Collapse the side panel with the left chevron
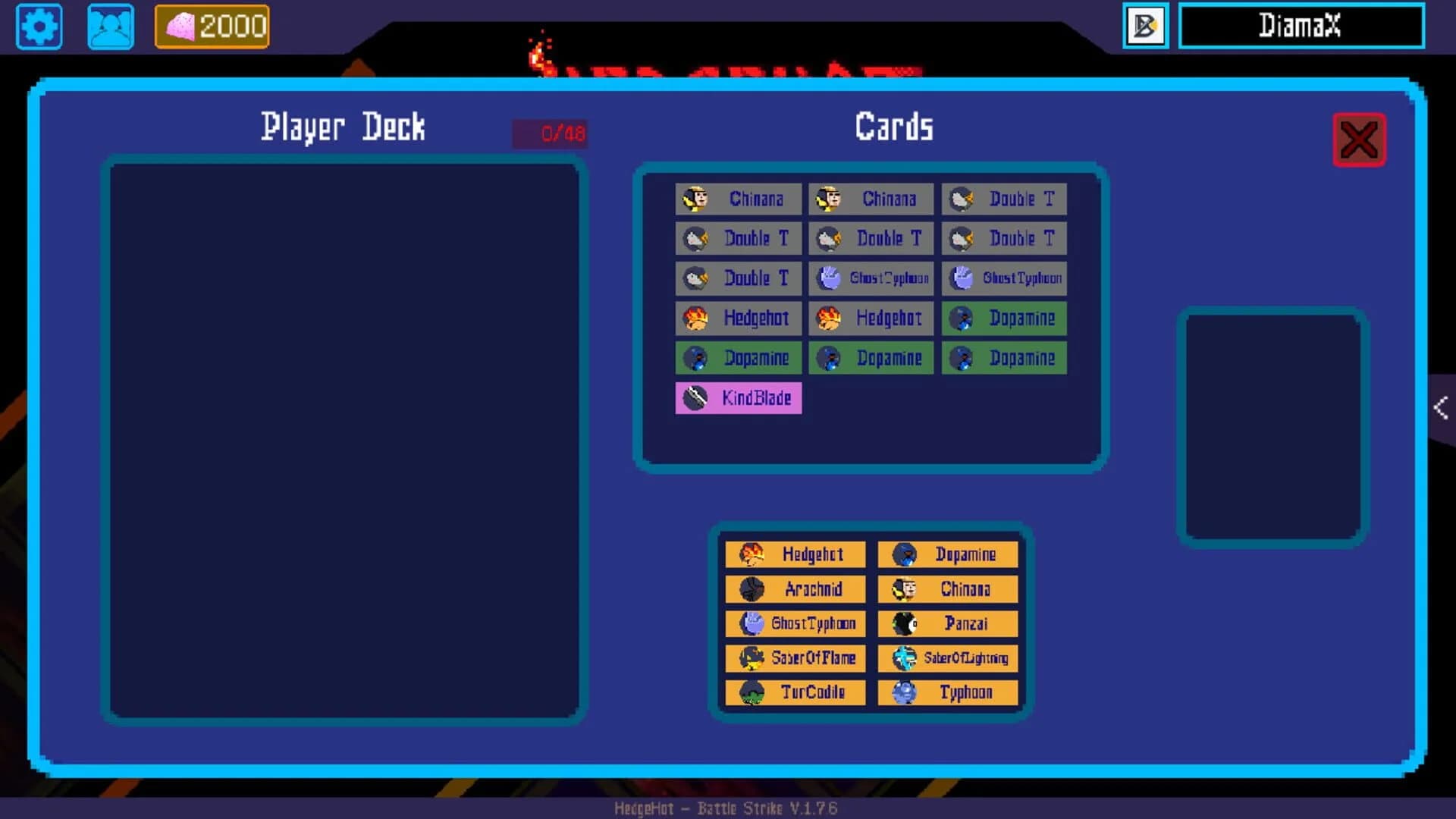 pyautogui.click(x=1442, y=408)
